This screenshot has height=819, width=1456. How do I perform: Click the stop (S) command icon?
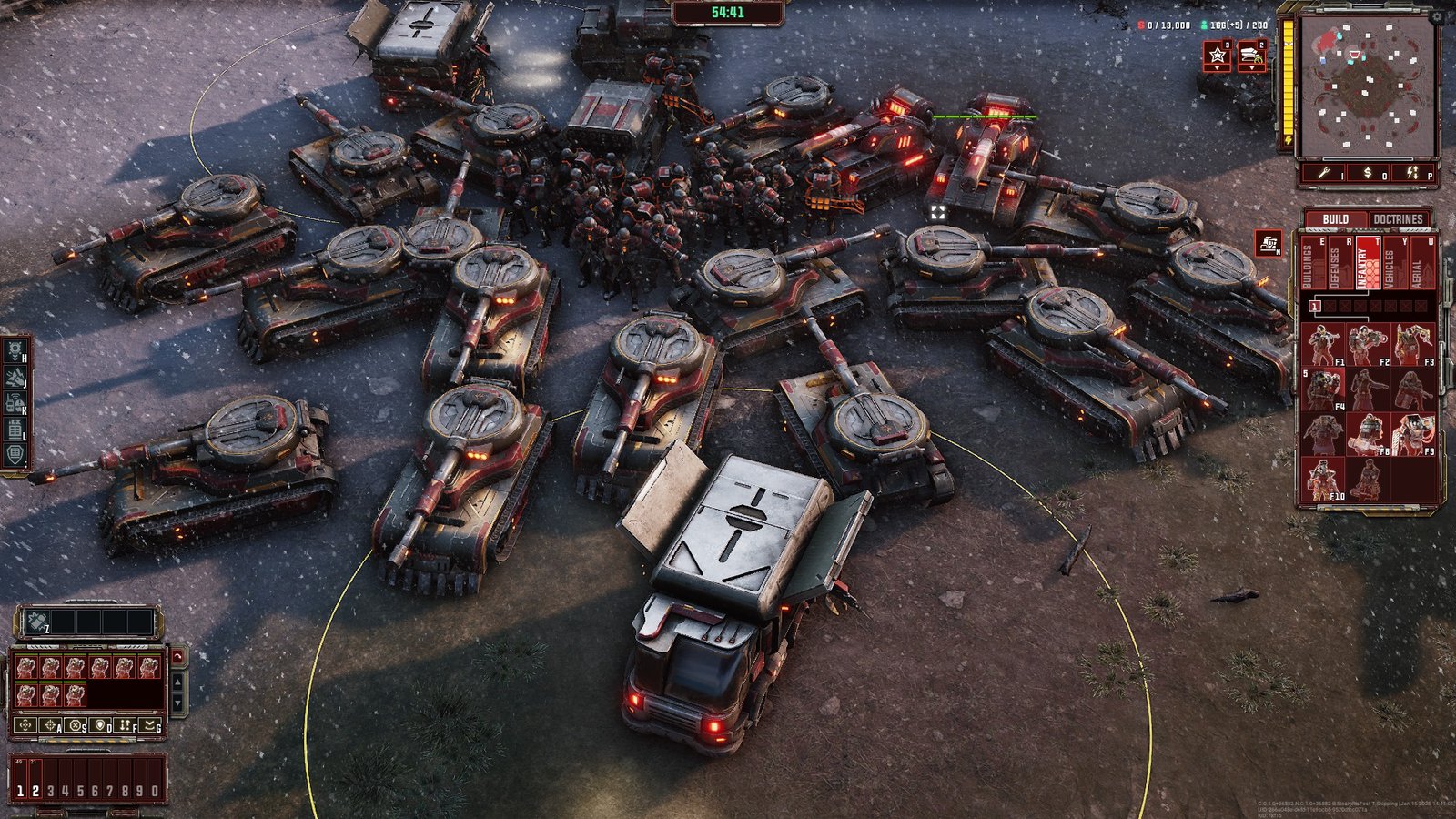tap(75, 725)
